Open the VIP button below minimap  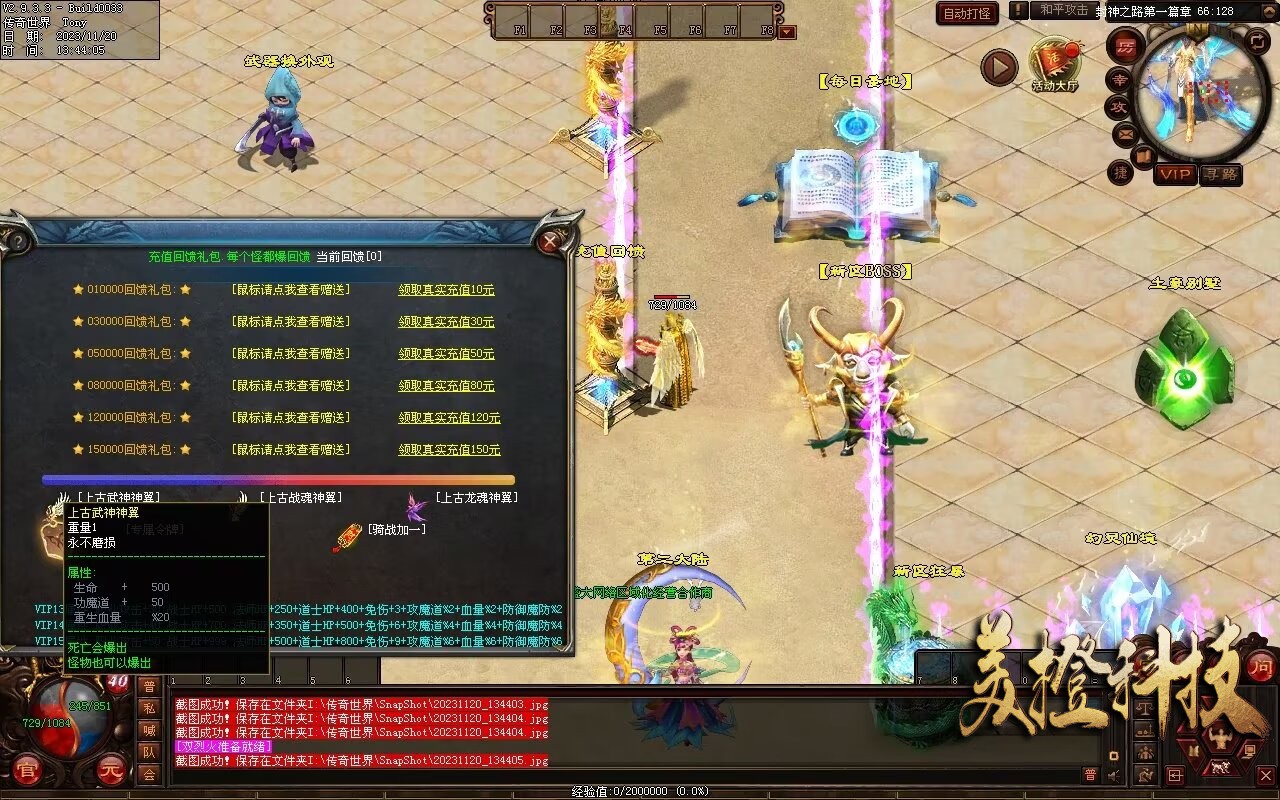point(1175,174)
